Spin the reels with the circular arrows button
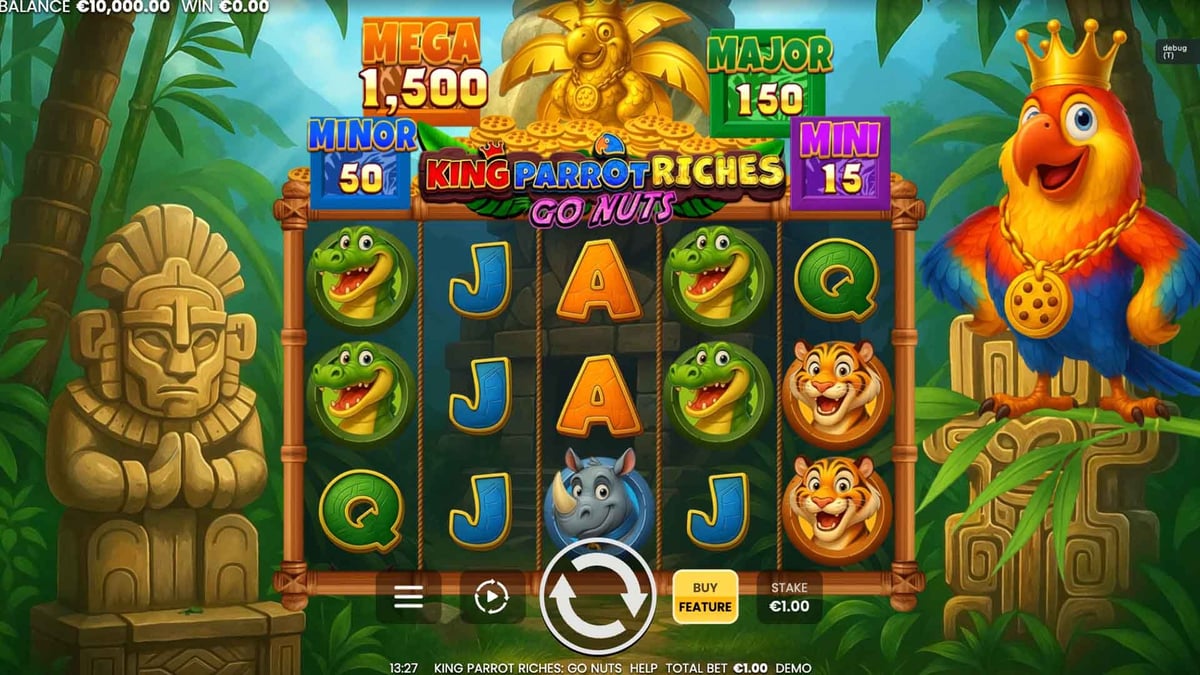The image size is (1200, 675). (597, 597)
